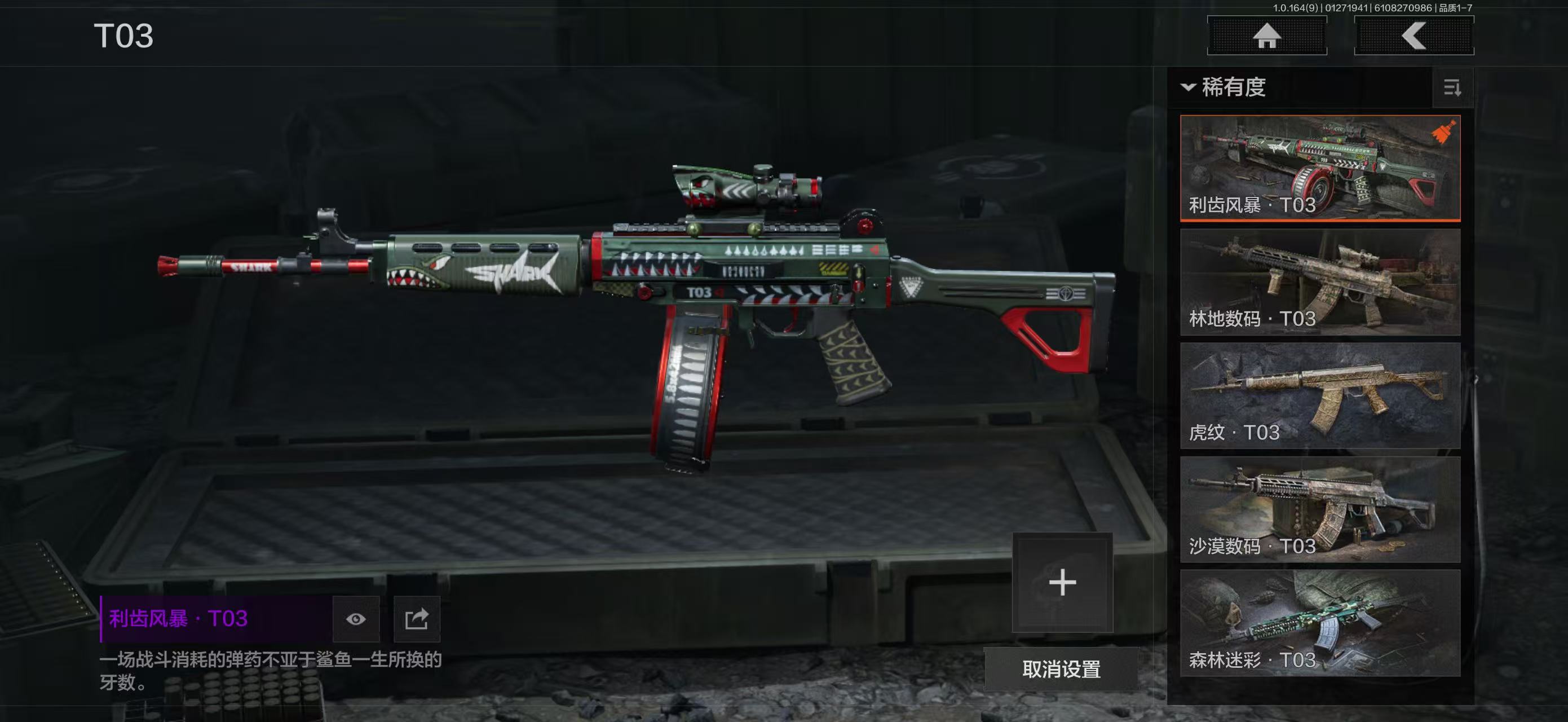This screenshot has width=1568, height=722.
Task: Pick the 虎纹 · T03 skin
Action: [x=1320, y=396]
